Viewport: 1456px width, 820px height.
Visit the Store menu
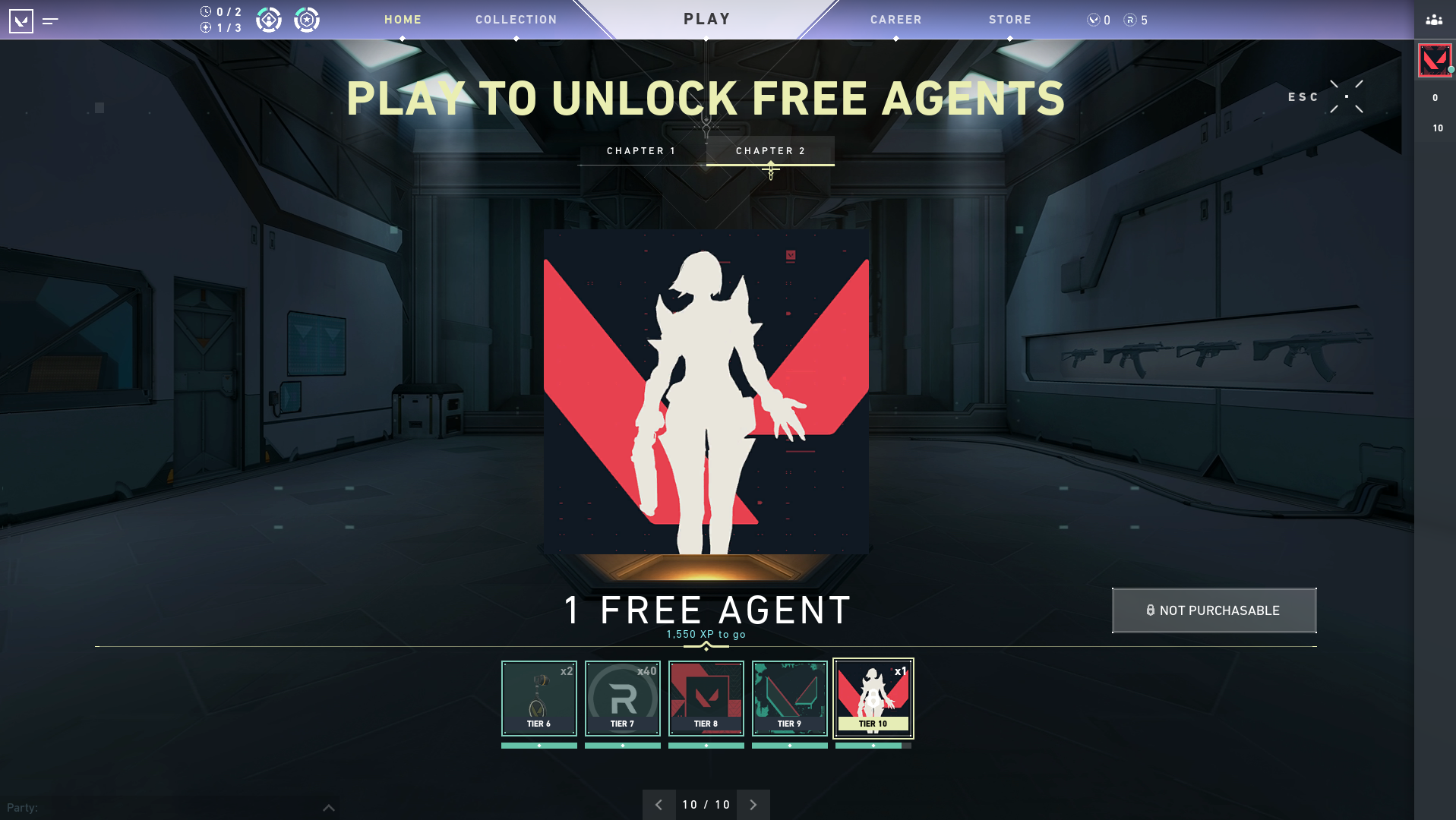click(1009, 20)
